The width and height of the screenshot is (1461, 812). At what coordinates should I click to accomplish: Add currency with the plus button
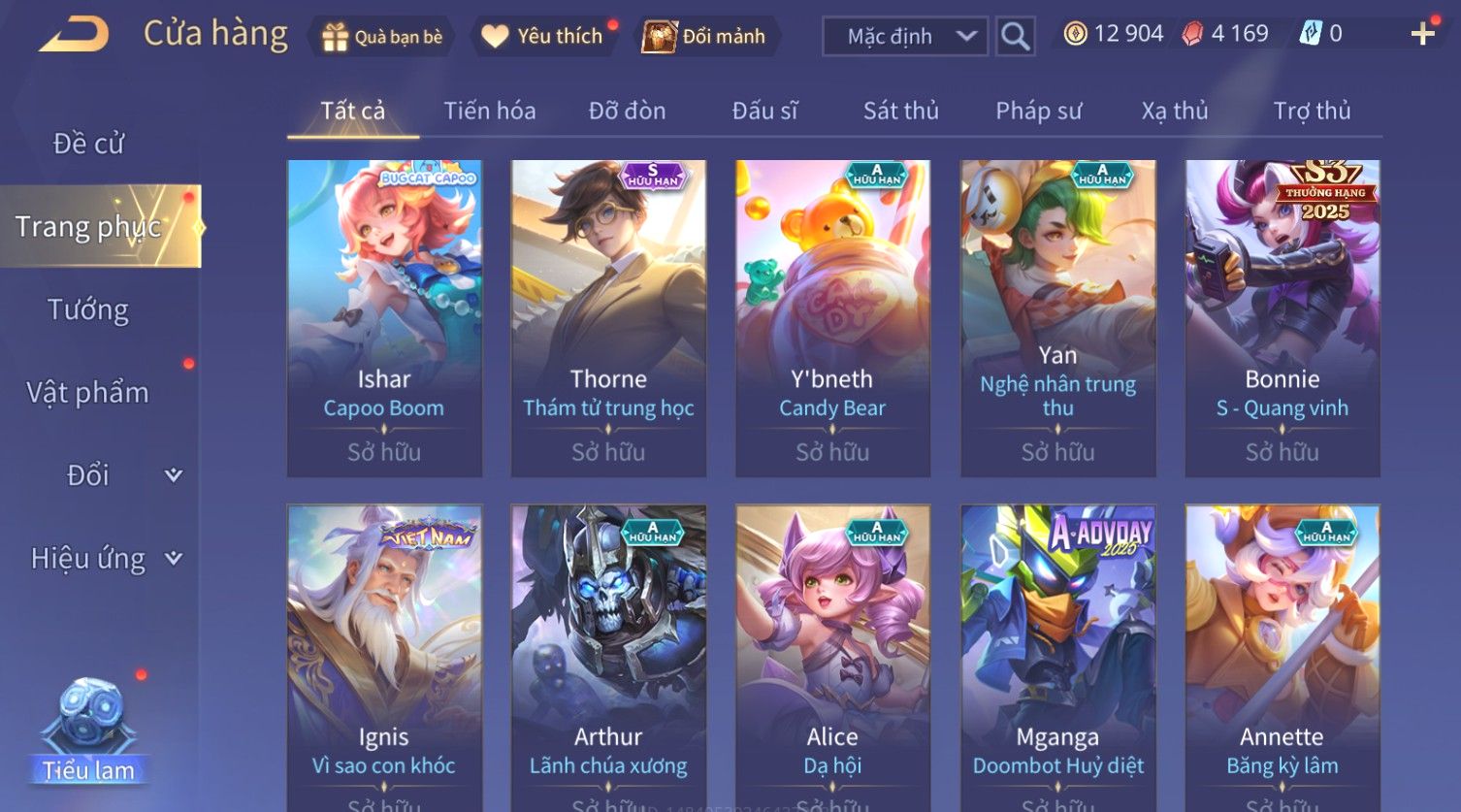point(1422,35)
